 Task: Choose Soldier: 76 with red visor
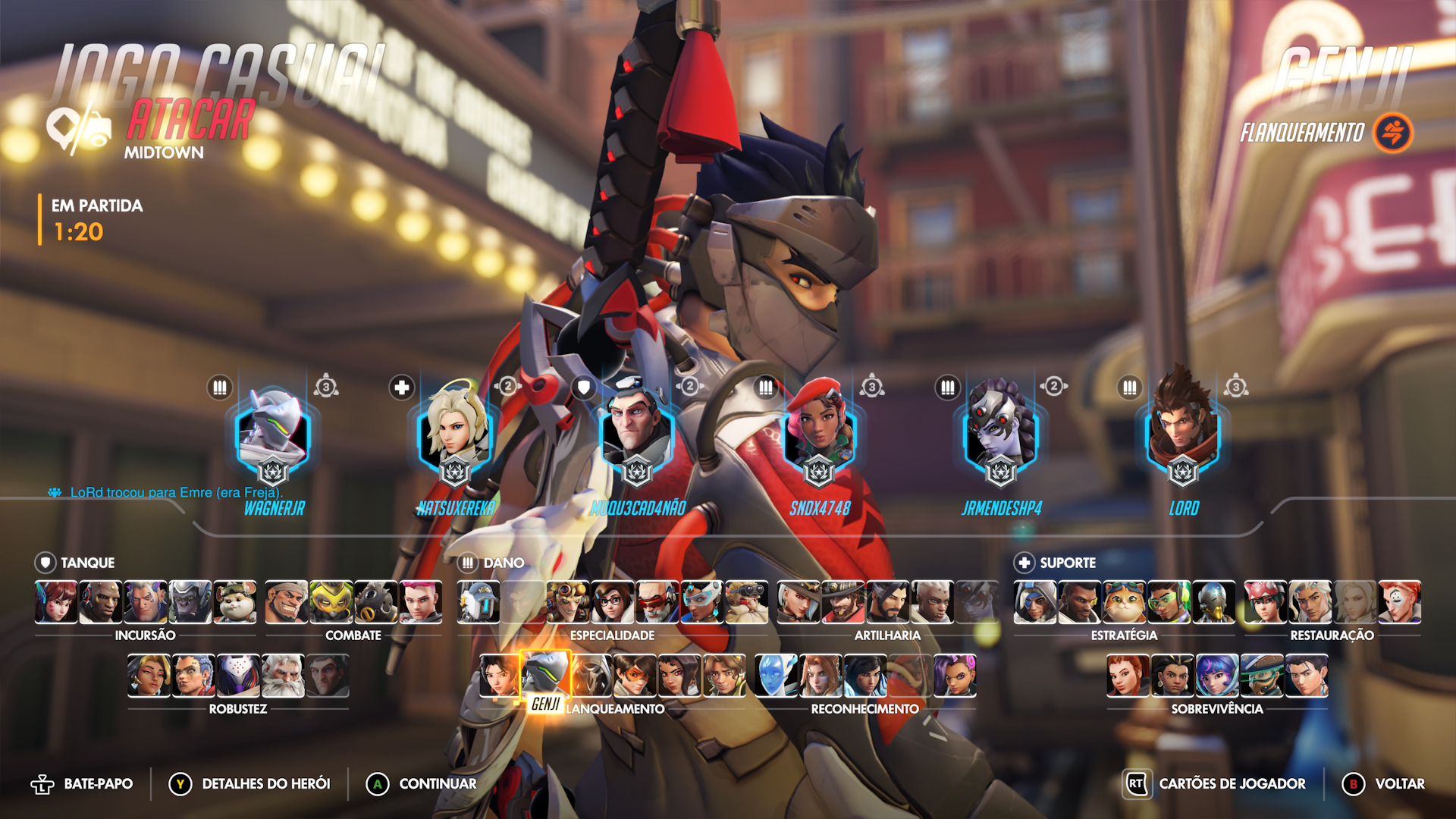point(657,601)
